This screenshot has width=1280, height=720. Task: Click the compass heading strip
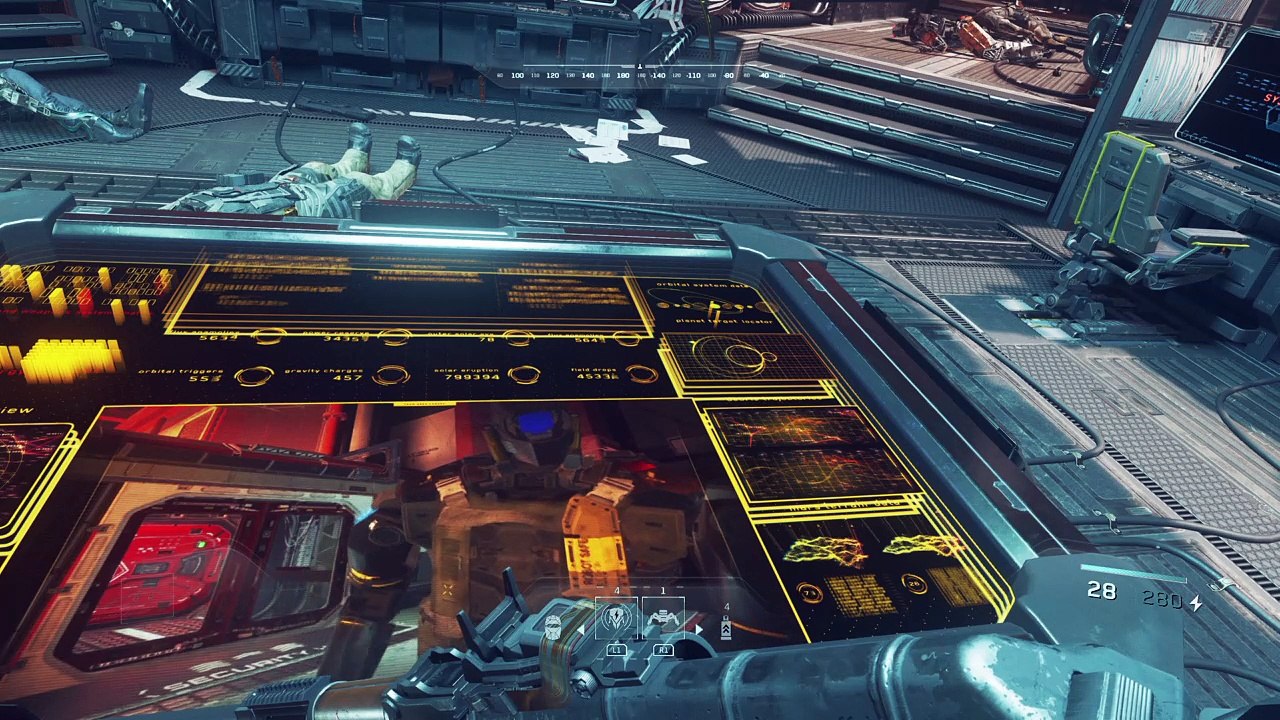pos(638,75)
